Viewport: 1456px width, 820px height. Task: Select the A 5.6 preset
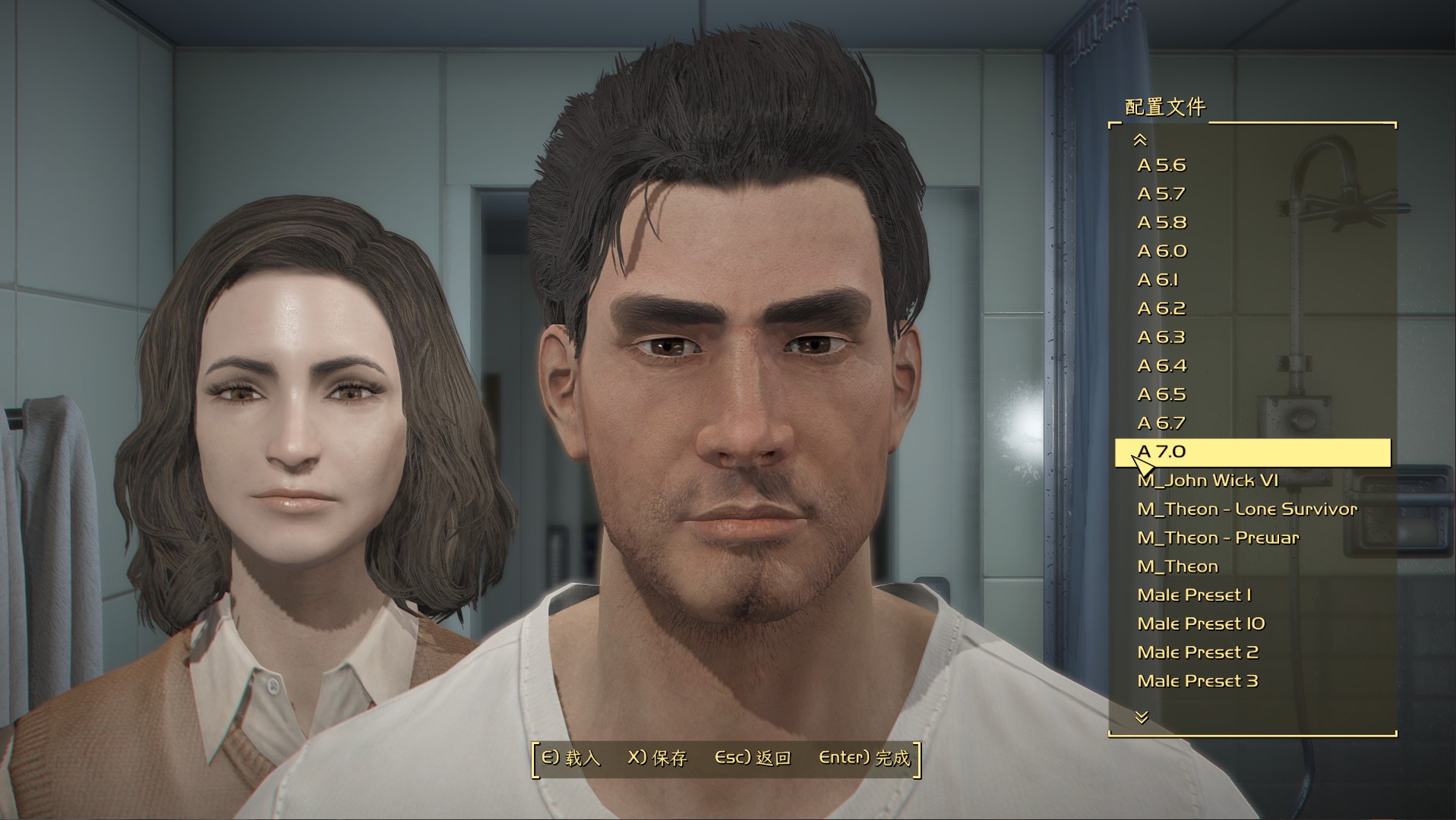1161,166
